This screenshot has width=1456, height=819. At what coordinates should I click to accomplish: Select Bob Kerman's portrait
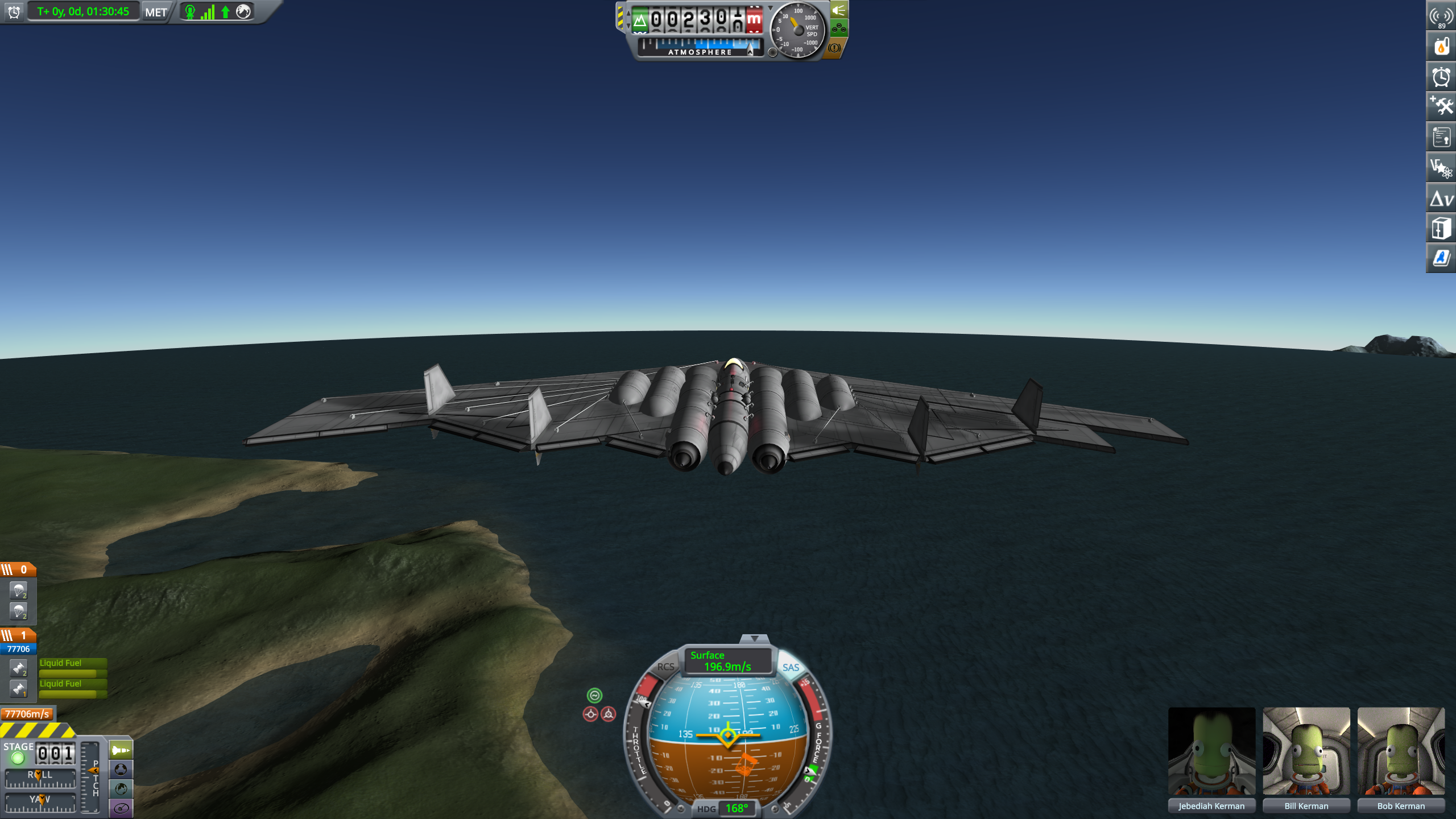(1401, 751)
